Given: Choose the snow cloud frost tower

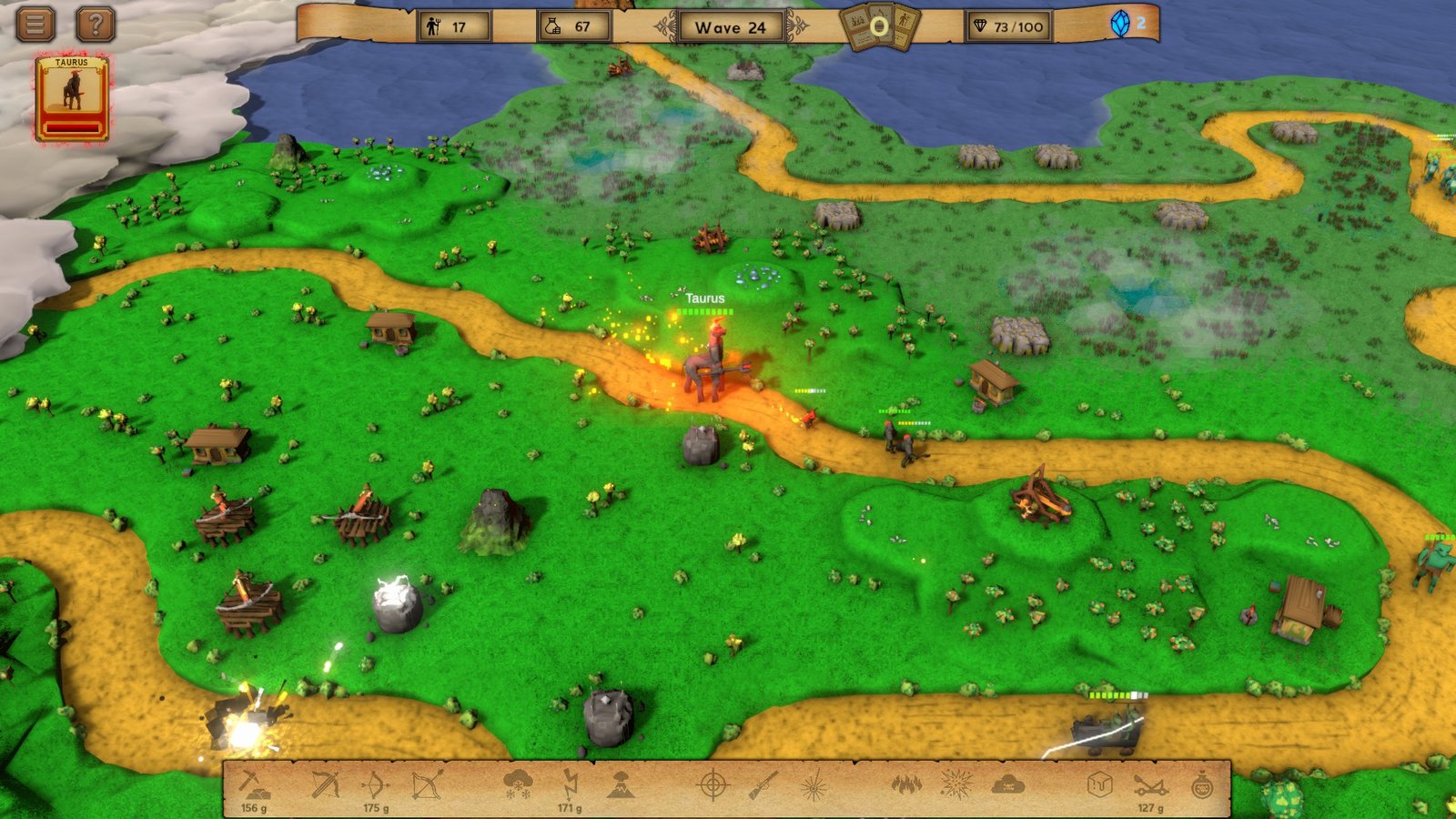Looking at the screenshot, I should click(x=519, y=783).
